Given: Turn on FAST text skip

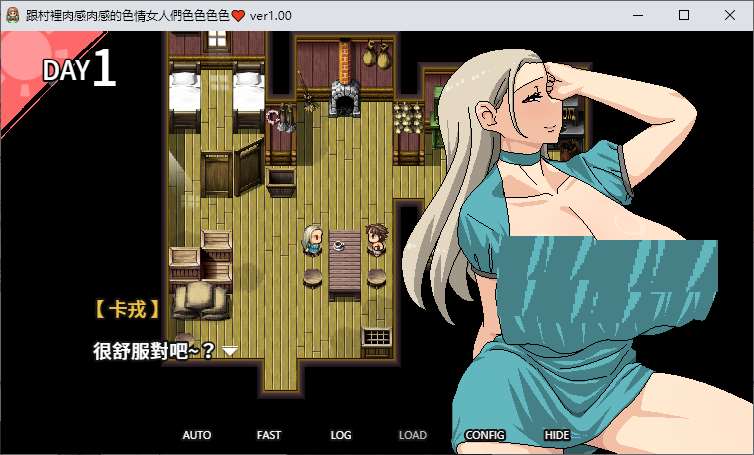Looking at the screenshot, I should (269, 435).
